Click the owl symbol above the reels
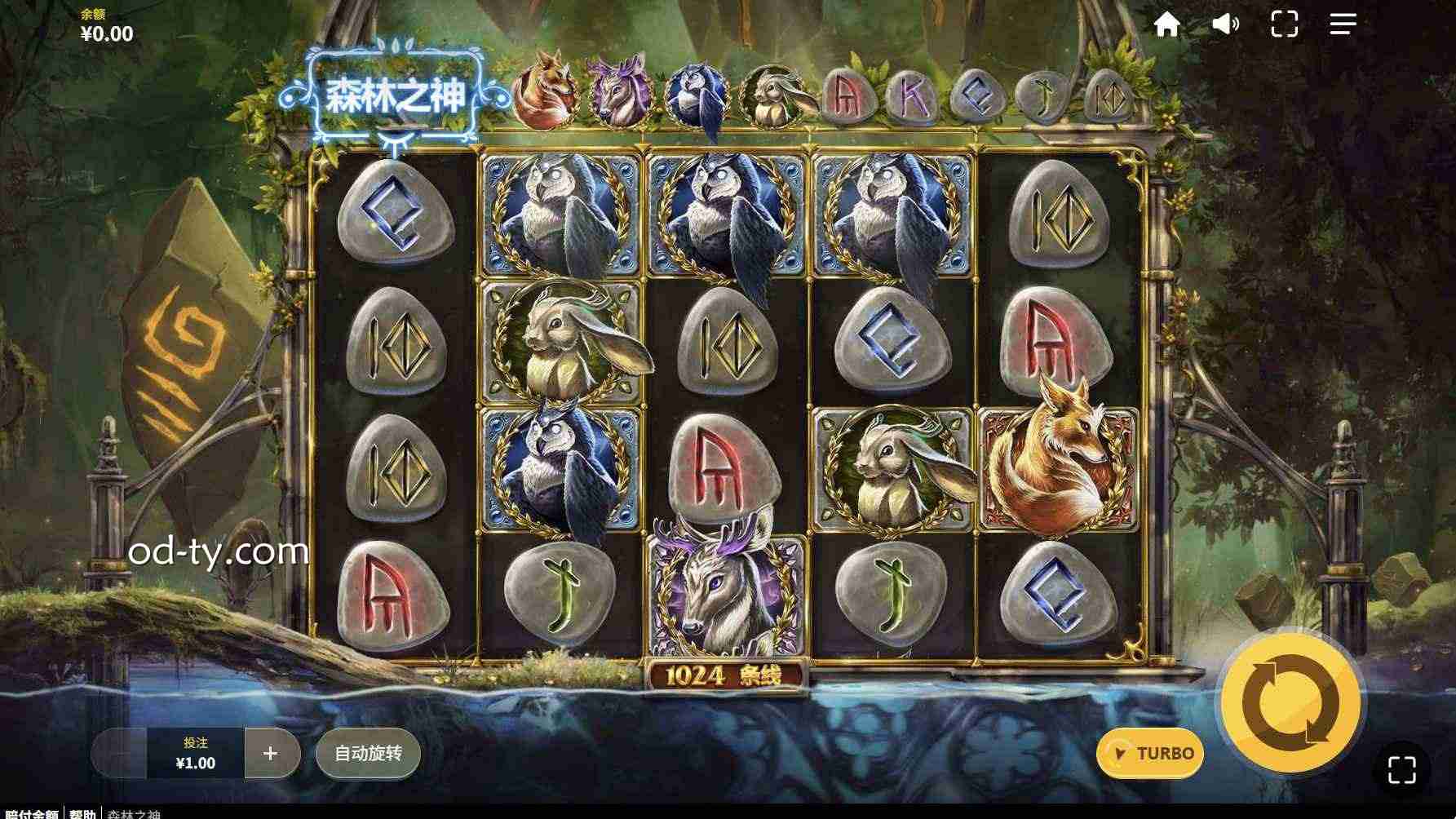 click(x=694, y=92)
